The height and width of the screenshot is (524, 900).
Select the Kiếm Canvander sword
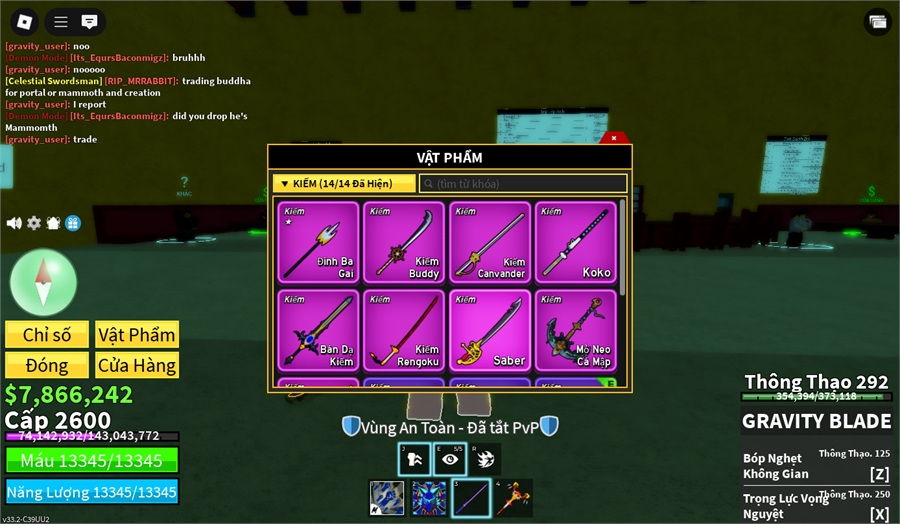[489, 242]
